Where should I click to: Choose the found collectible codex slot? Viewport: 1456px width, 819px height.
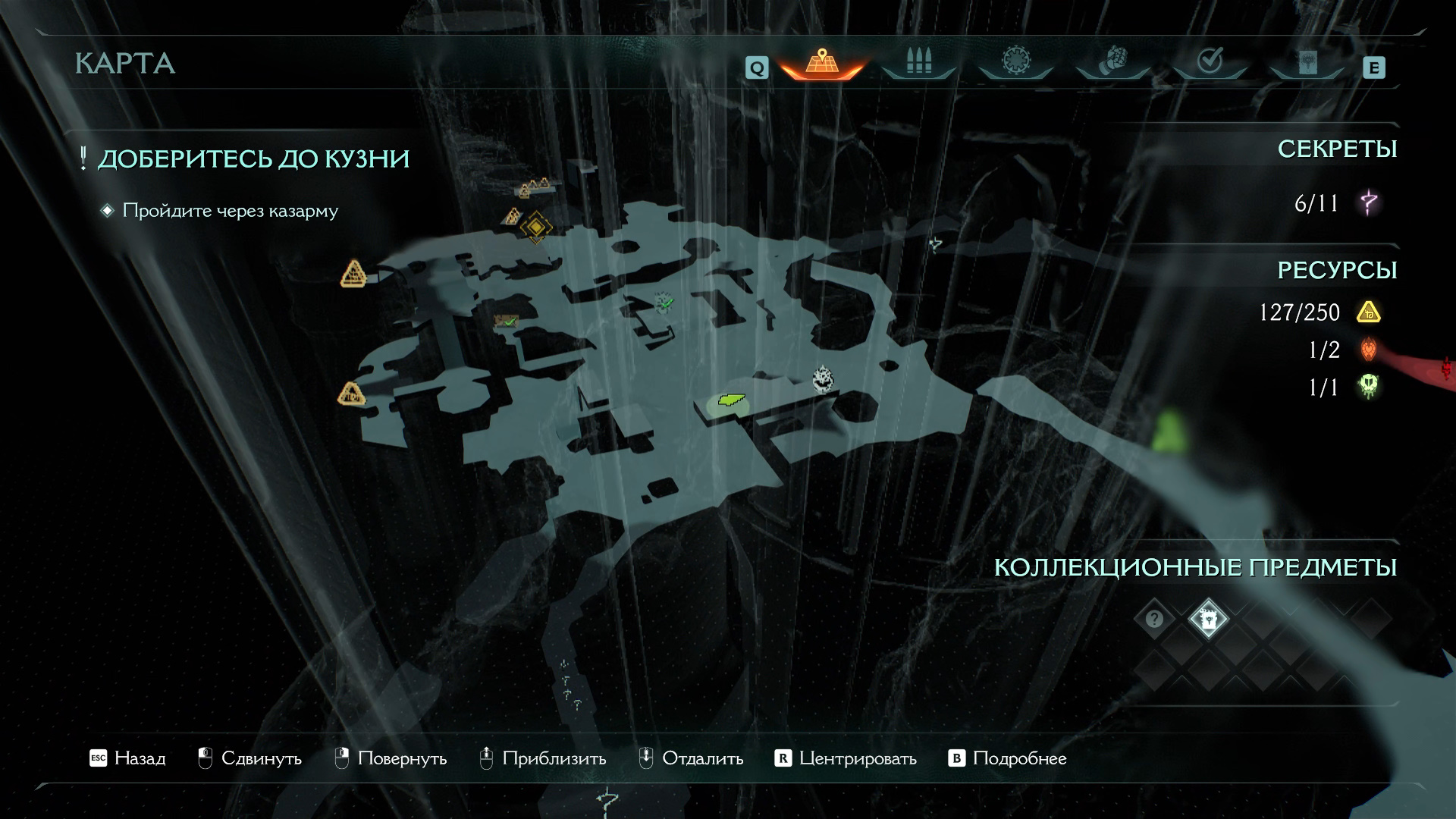(x=1208, y=620)
